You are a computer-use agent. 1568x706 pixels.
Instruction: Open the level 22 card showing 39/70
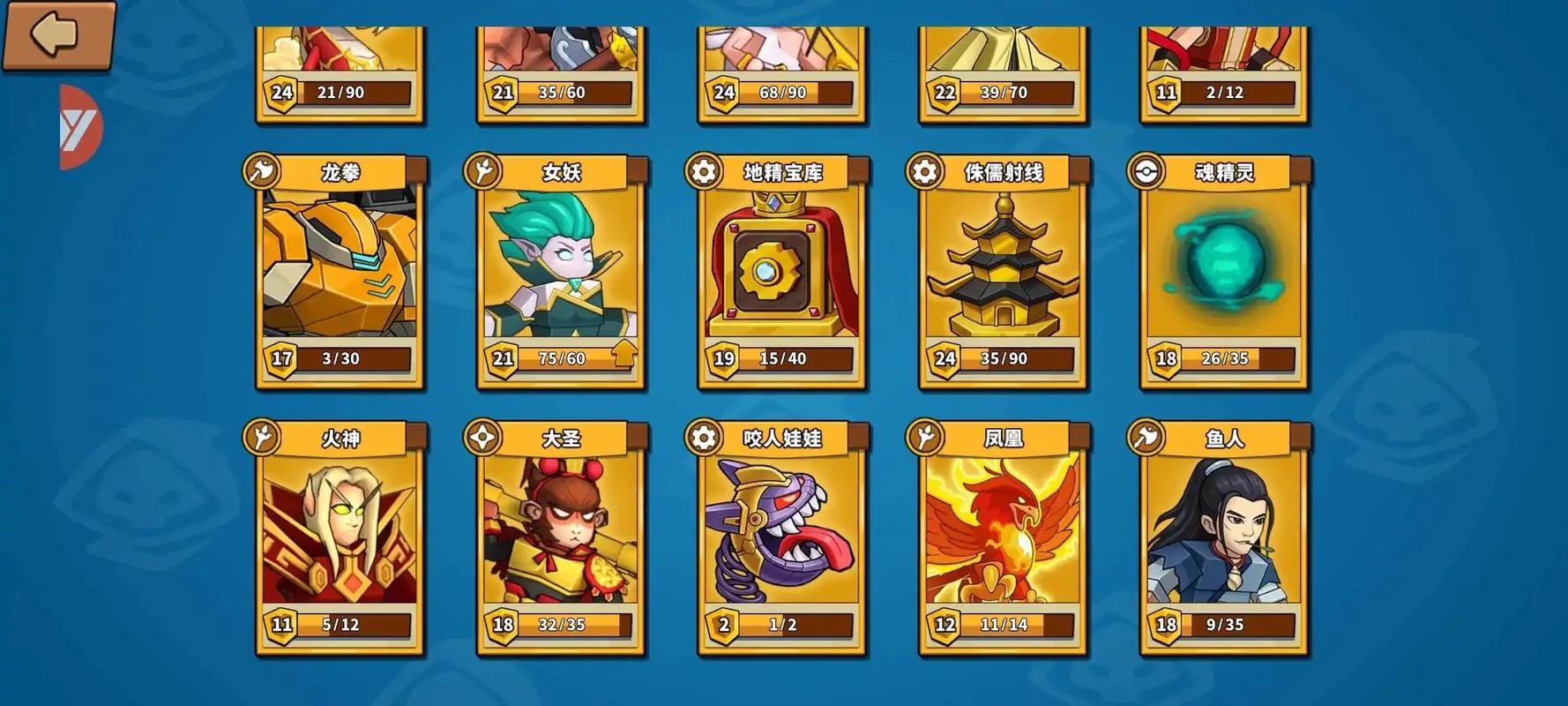click(1004, 72)
